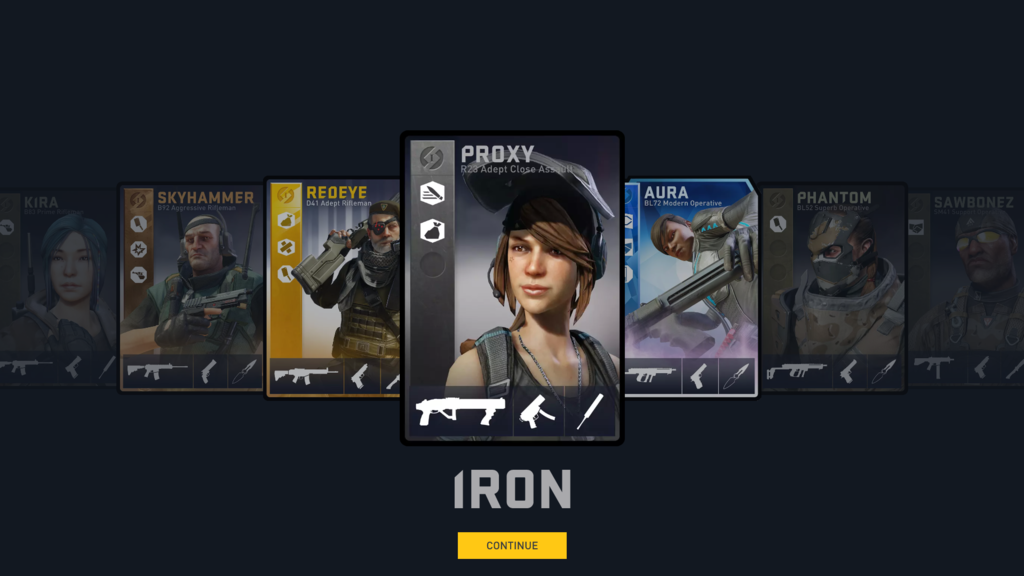The width and height of the screenshot is (1024, 576).
Task: Choose the Phantom mercenary card
Action: click(x=832, y=280)
